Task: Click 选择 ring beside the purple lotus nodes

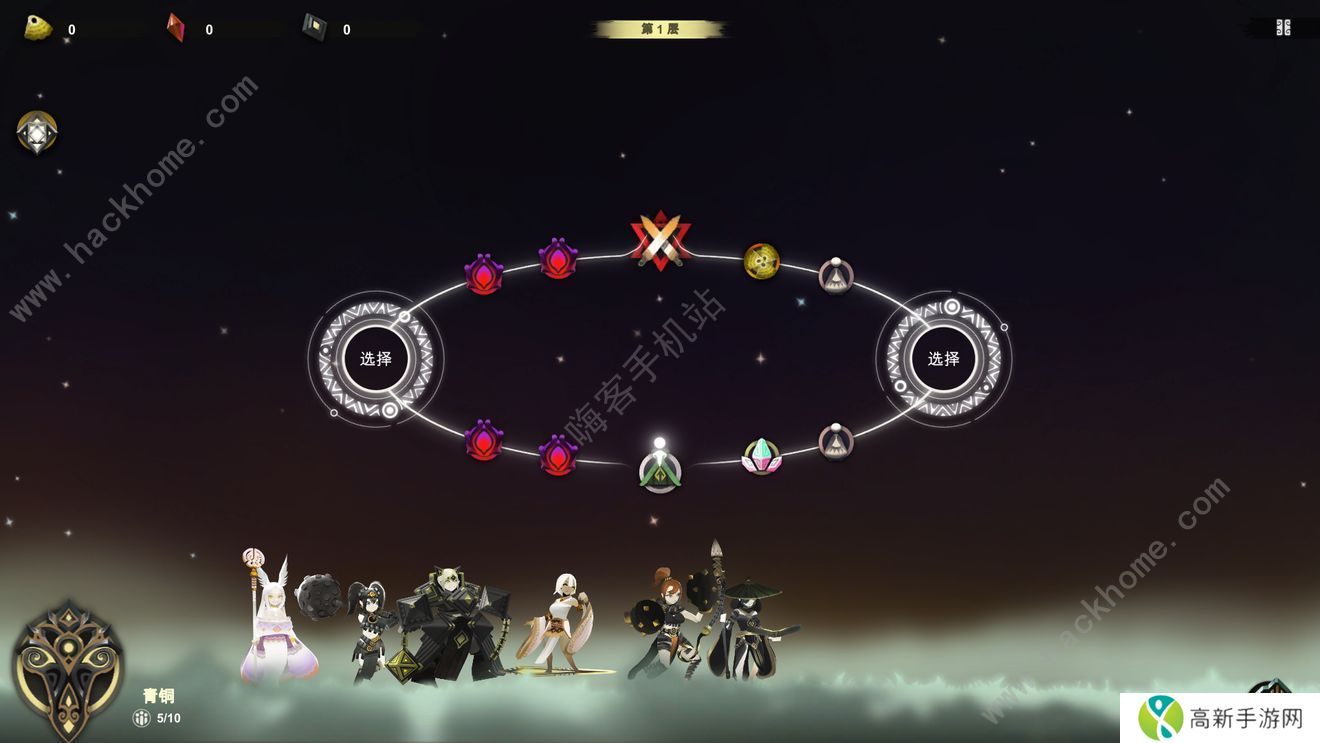Action: coord(376,359)
